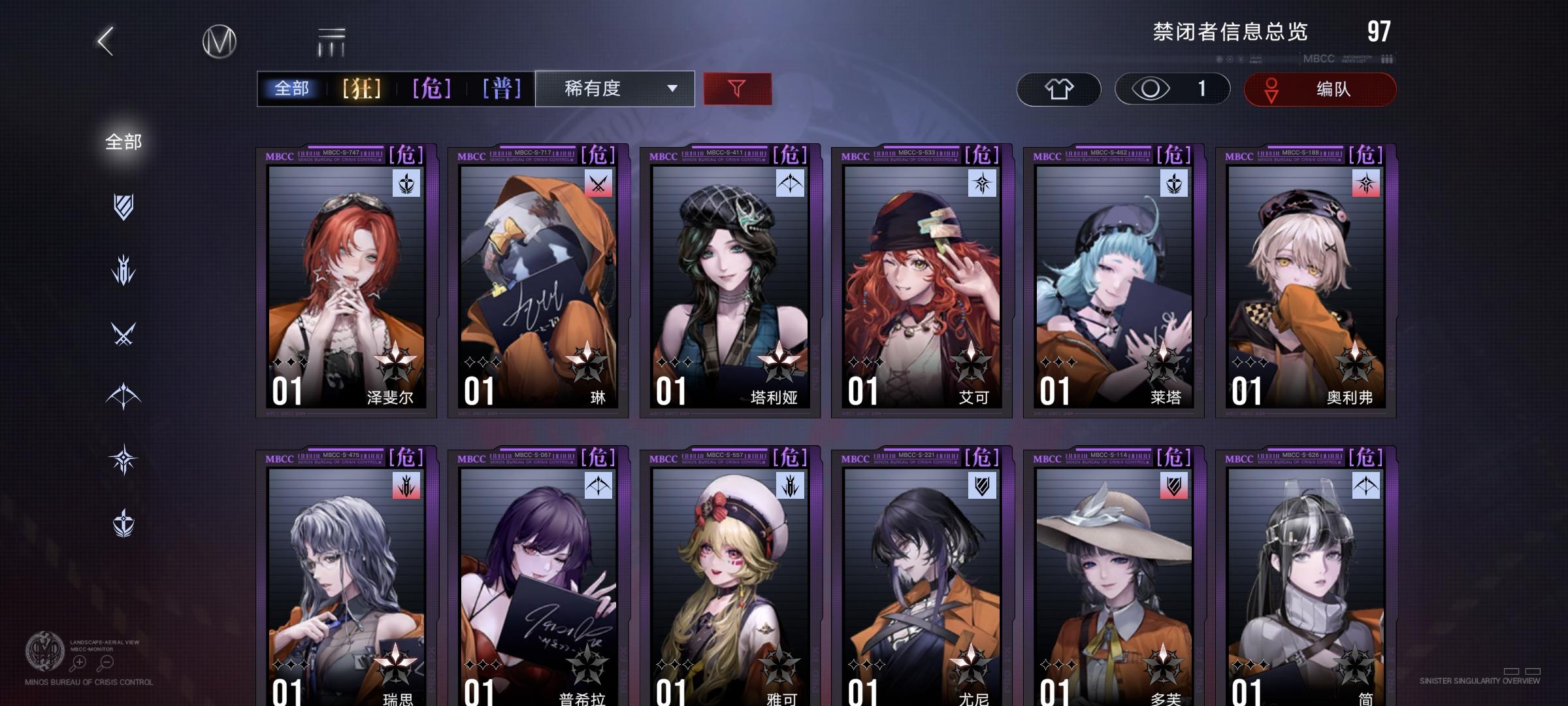1568x706 pixels.
Task: Switch to the [危] tab
Action: coord(429,87)
